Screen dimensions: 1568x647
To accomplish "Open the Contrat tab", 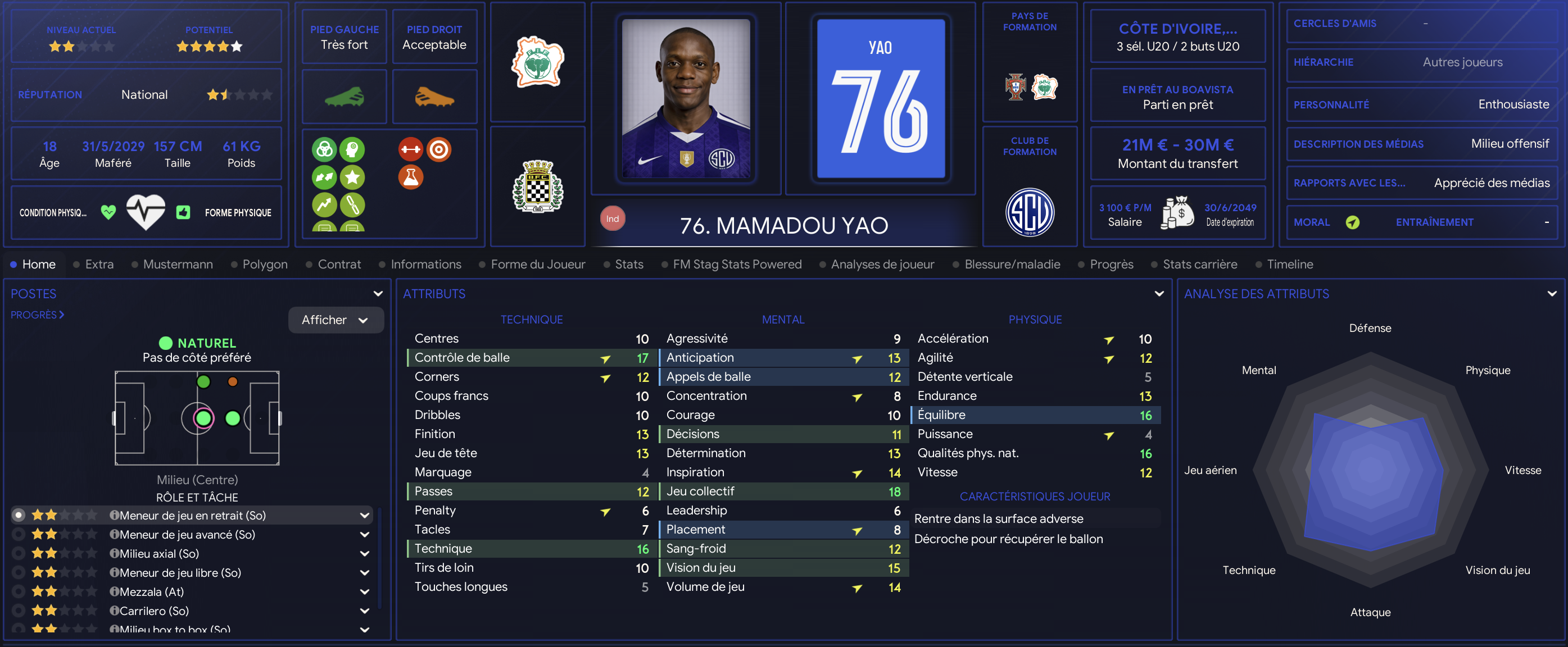I will [339, 265].
